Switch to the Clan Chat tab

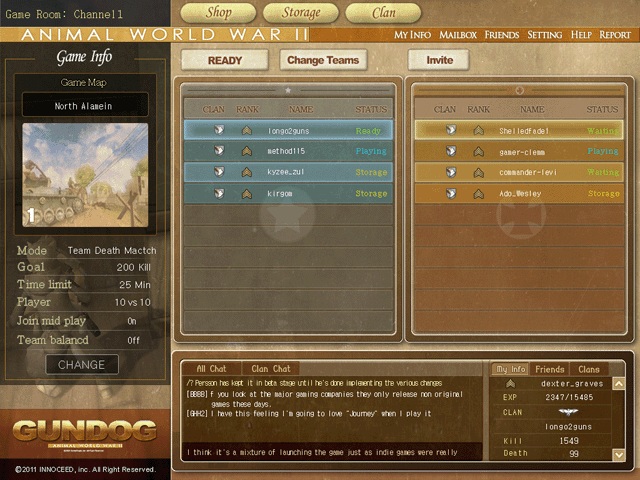[x=271, y=369]
